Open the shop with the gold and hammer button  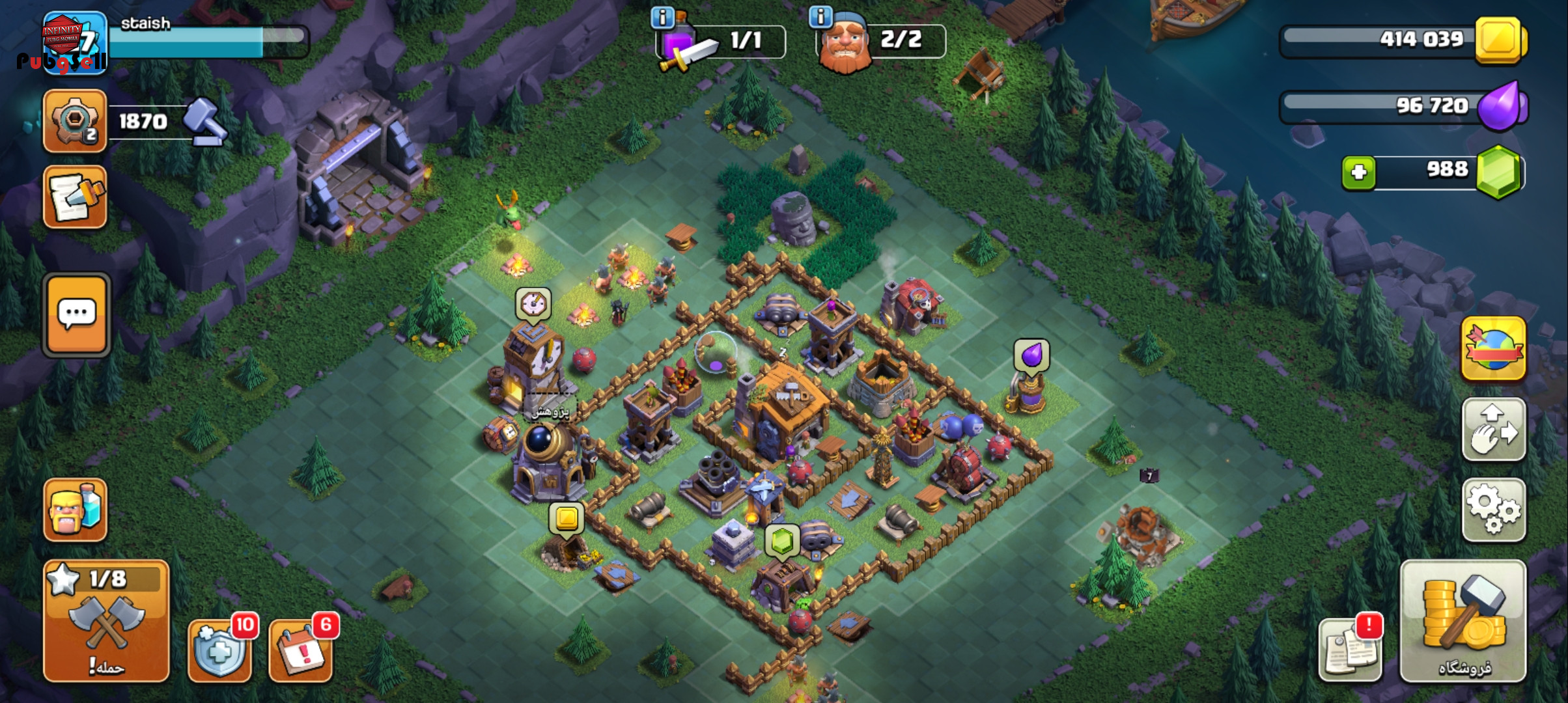[x=1463, y=622]
